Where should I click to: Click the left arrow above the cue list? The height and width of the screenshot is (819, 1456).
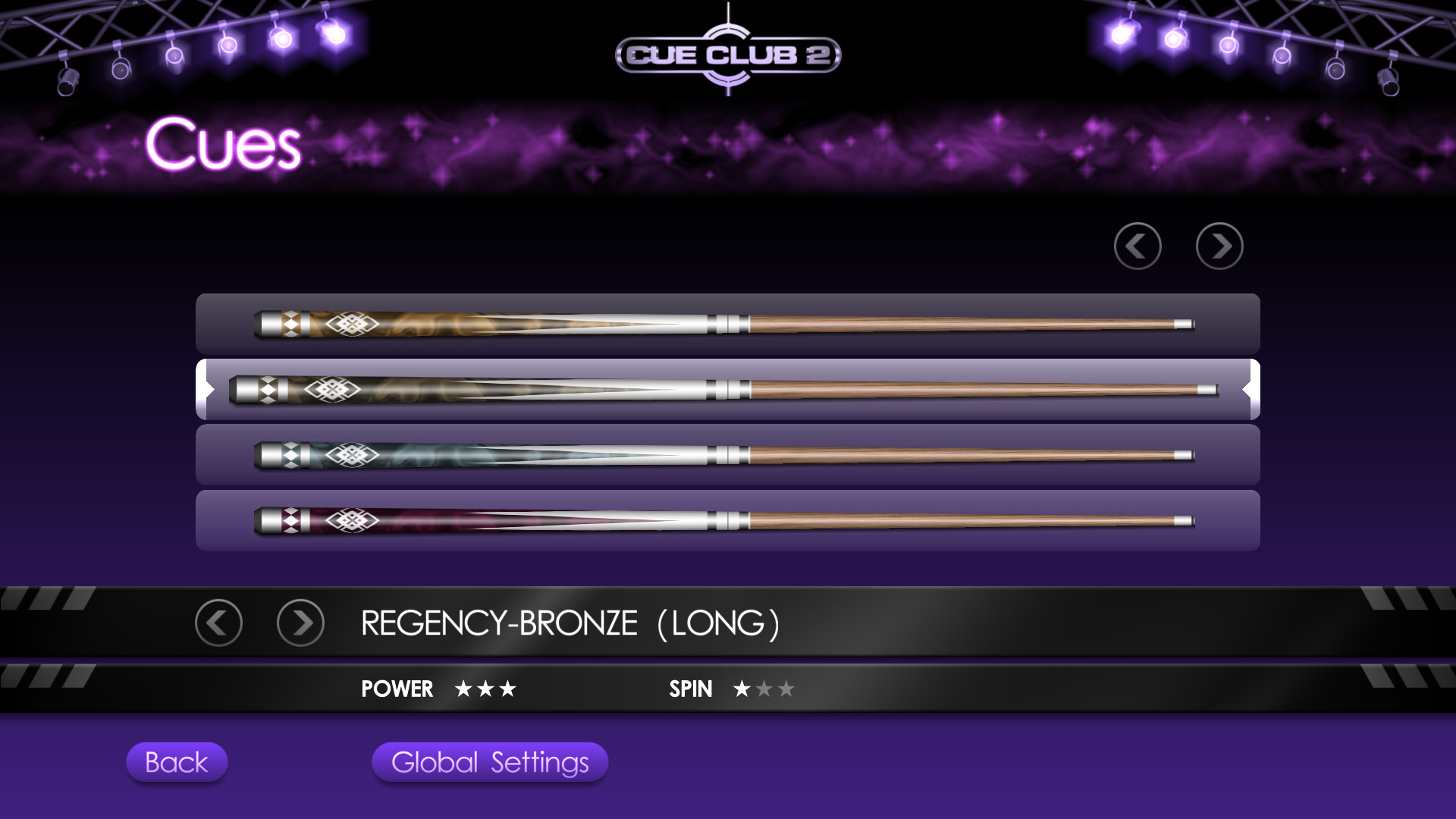point(1137,246)
